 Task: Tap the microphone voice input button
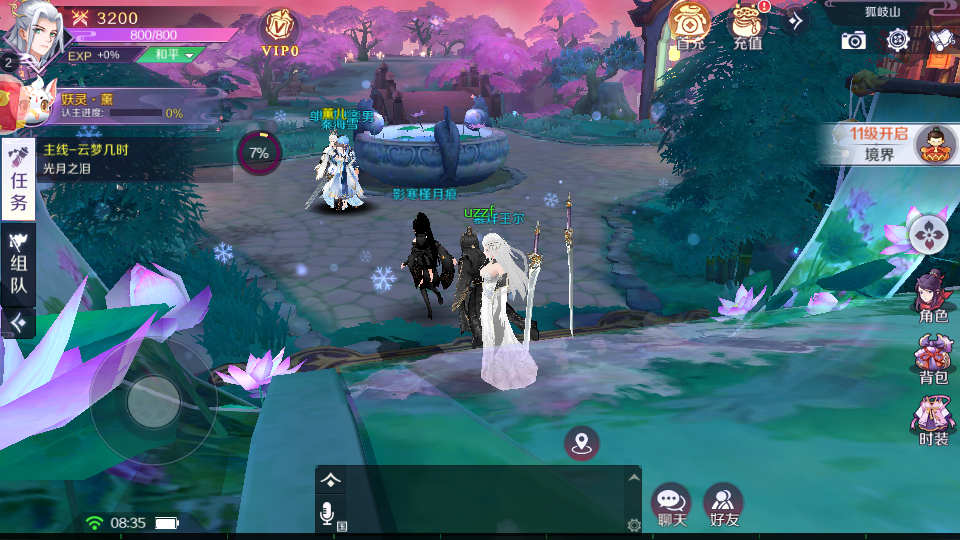[x=327, y=514]
